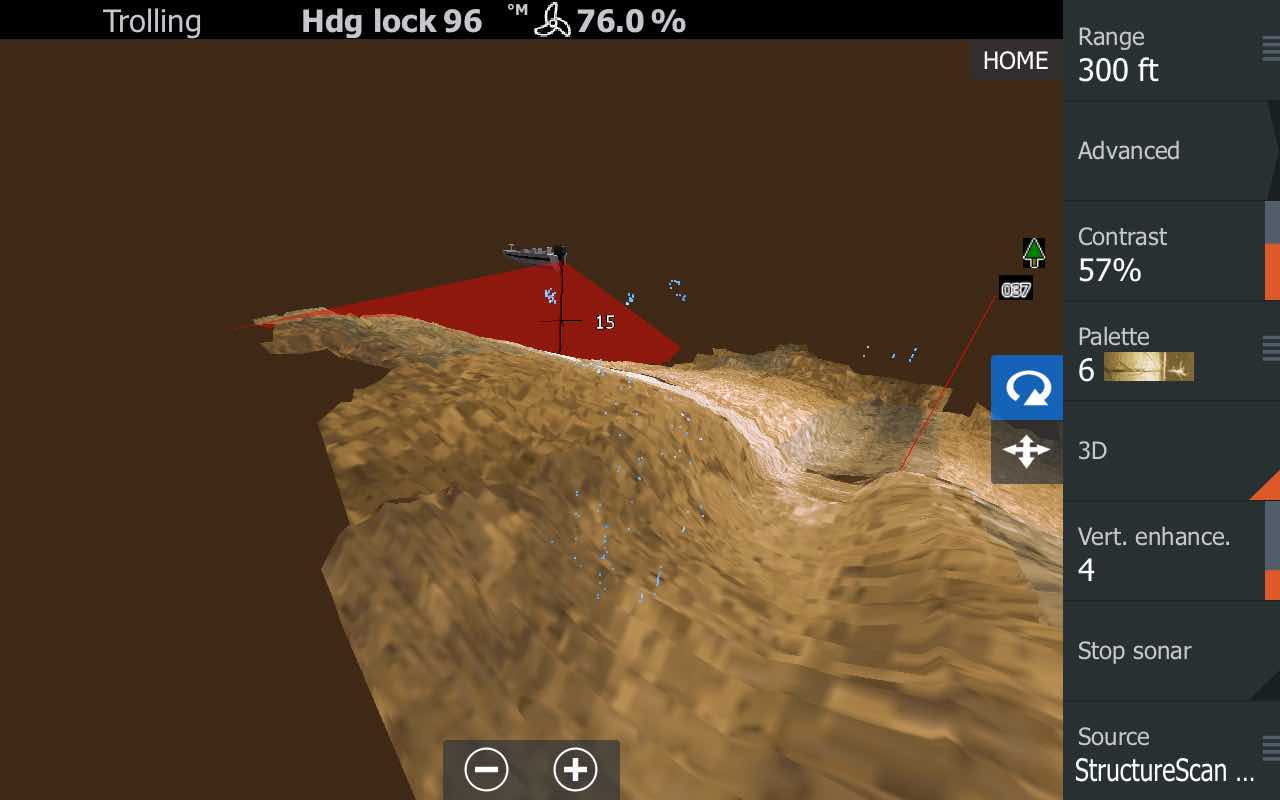Click the propeller icon in the top bar
Screen dimensions: 1280x800
[553, 20]
